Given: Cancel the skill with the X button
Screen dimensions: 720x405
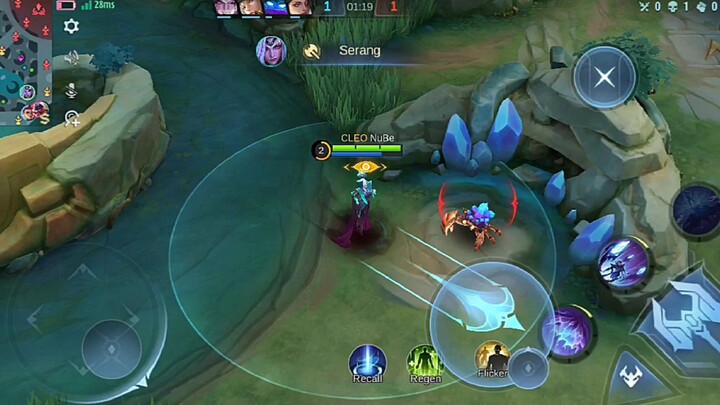Looking at the screenshot, I should coord(605,77).
